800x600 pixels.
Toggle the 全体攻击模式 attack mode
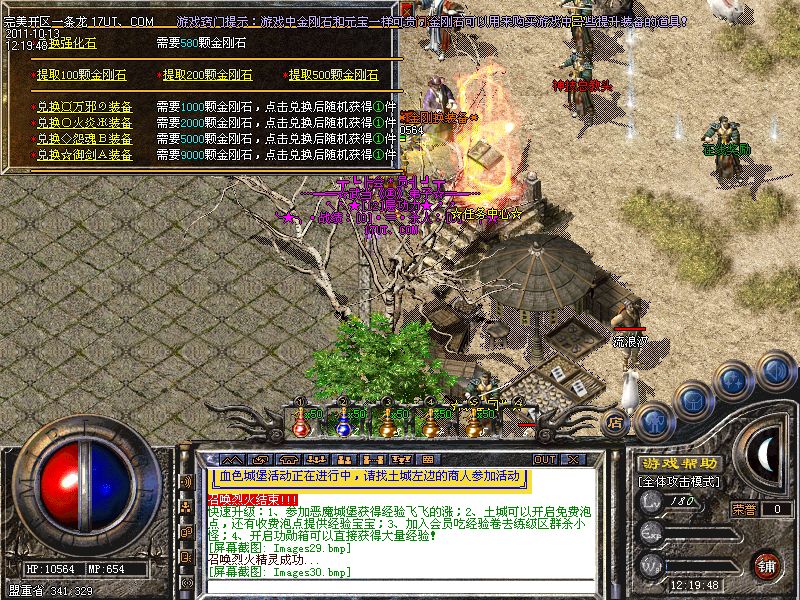tap(680, 481)
